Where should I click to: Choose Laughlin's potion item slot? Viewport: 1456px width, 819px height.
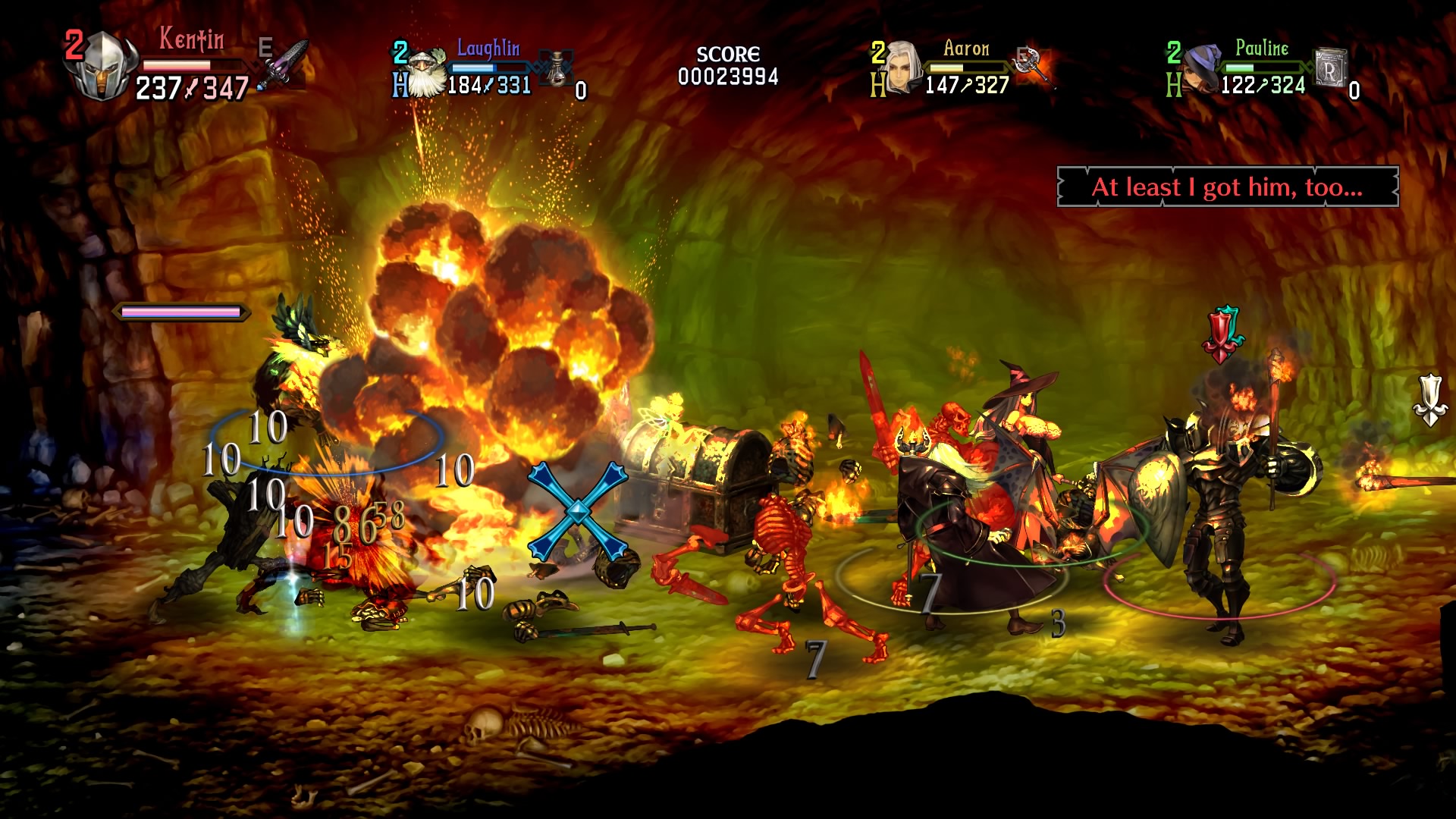pos(557,68)
